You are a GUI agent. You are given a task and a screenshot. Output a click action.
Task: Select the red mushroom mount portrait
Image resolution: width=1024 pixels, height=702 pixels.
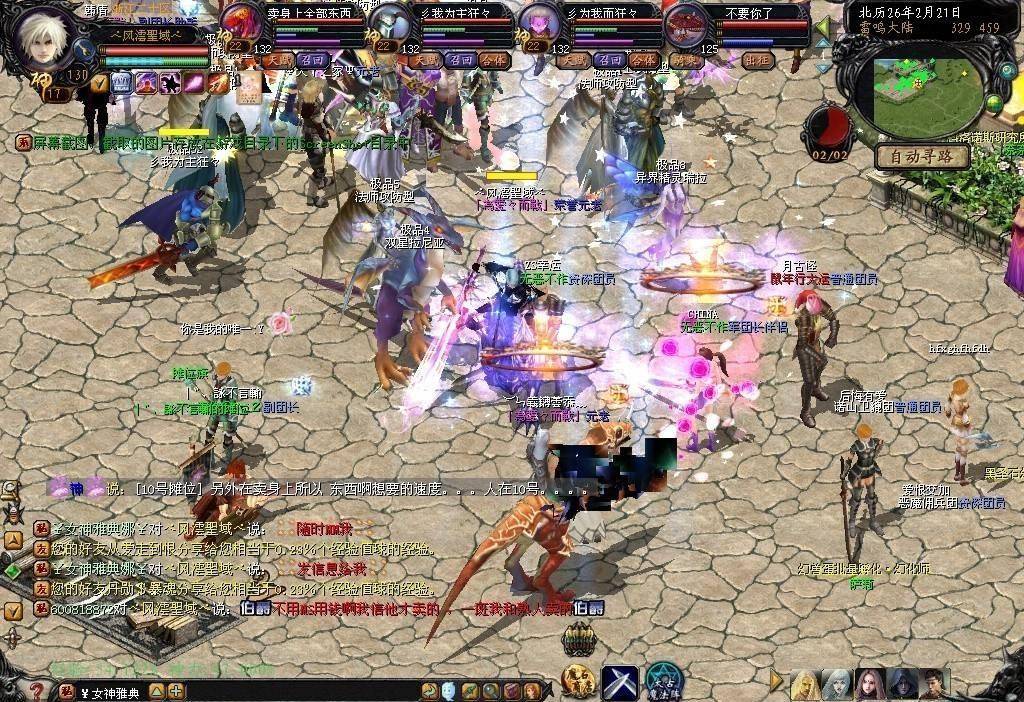point(686,23)
